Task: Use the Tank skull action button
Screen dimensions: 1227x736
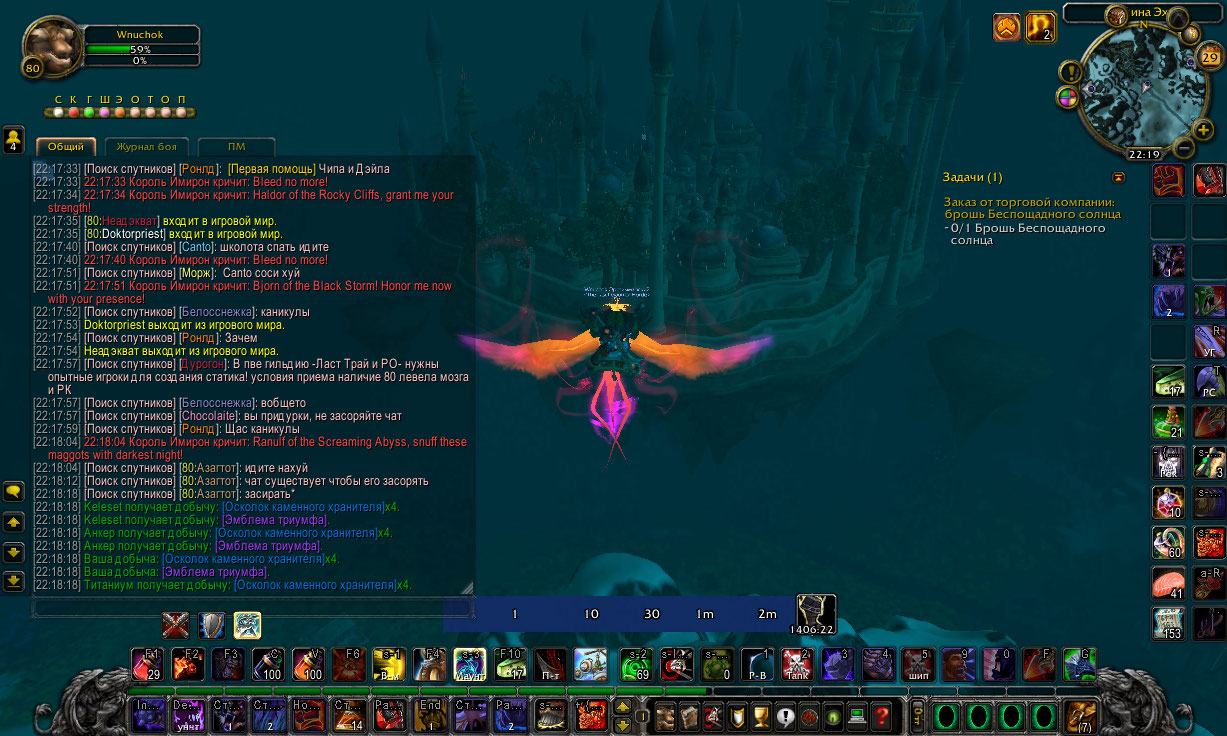Action: [x=796, y=664]
